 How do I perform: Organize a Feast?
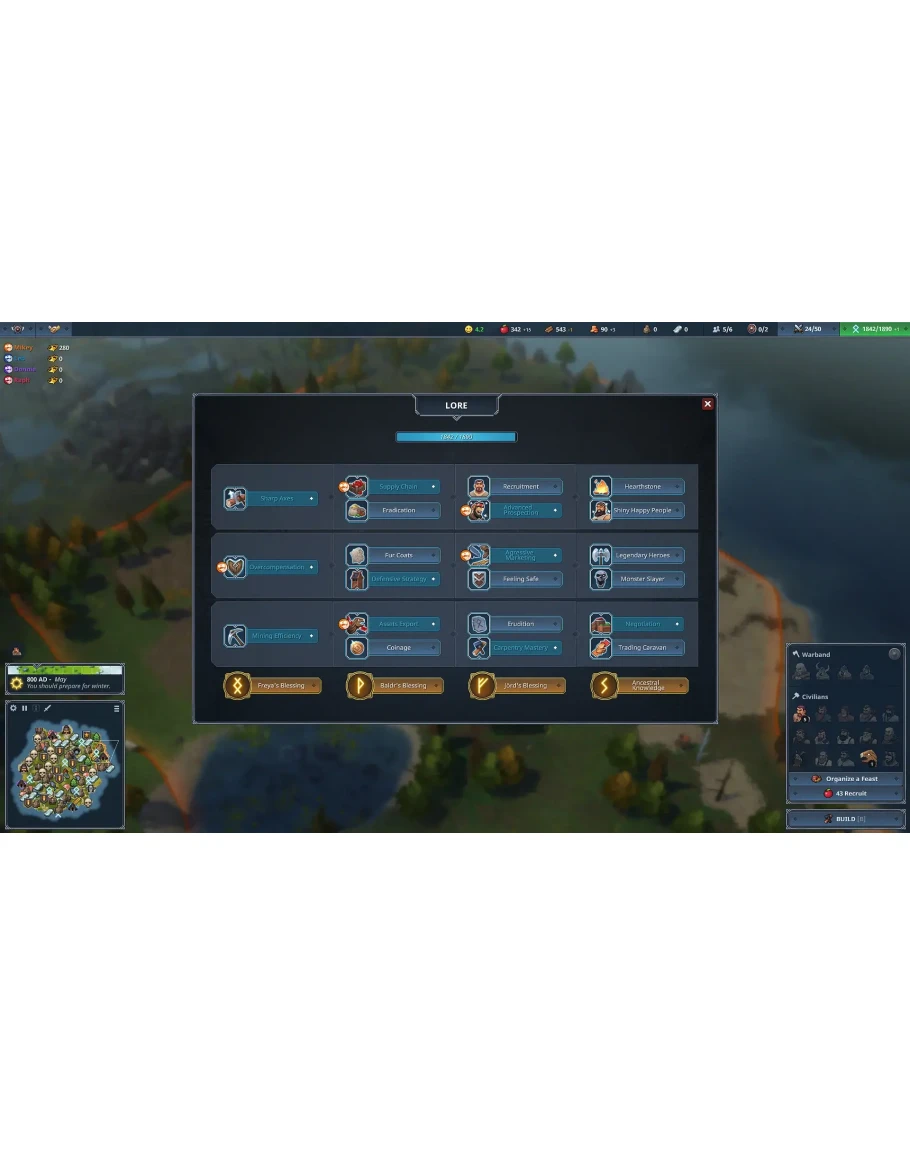(x=847, y=779)
